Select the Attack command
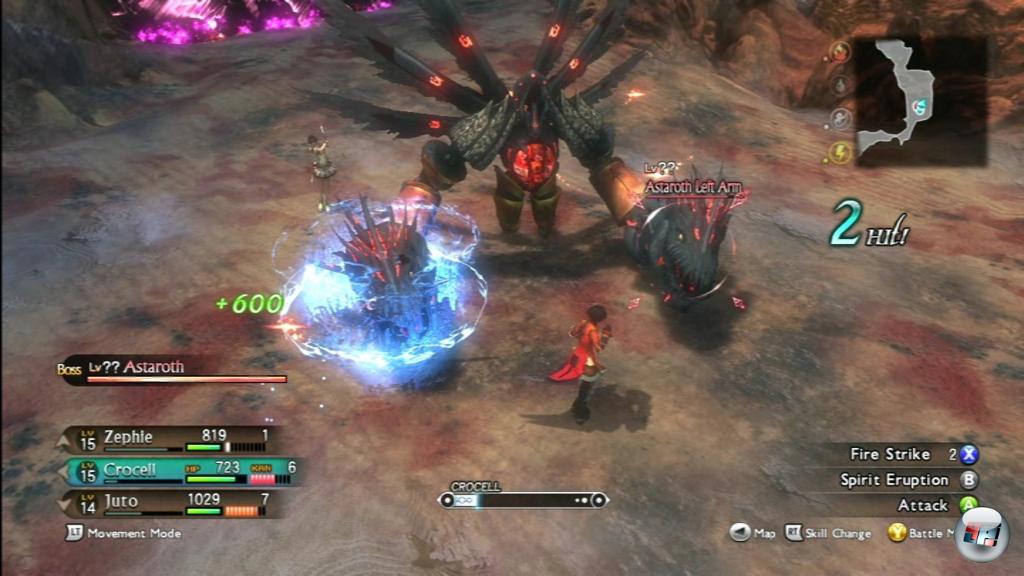Viewport: 1024px width, 576px height. (932, 506)
